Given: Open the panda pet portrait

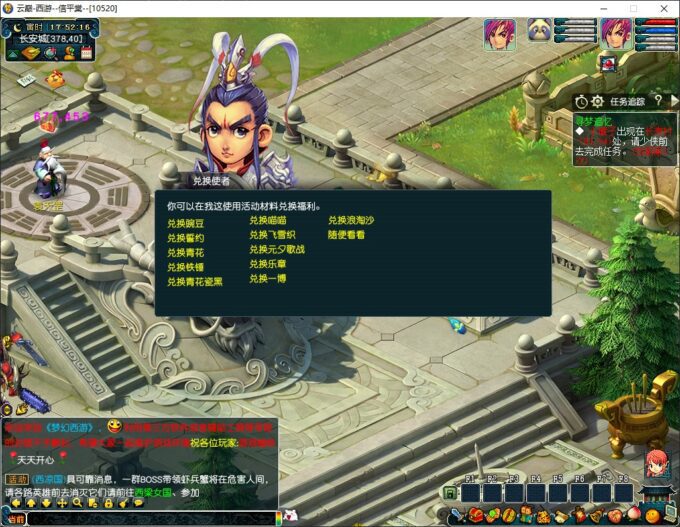Looking at the screenshot, I should point(540,32).
